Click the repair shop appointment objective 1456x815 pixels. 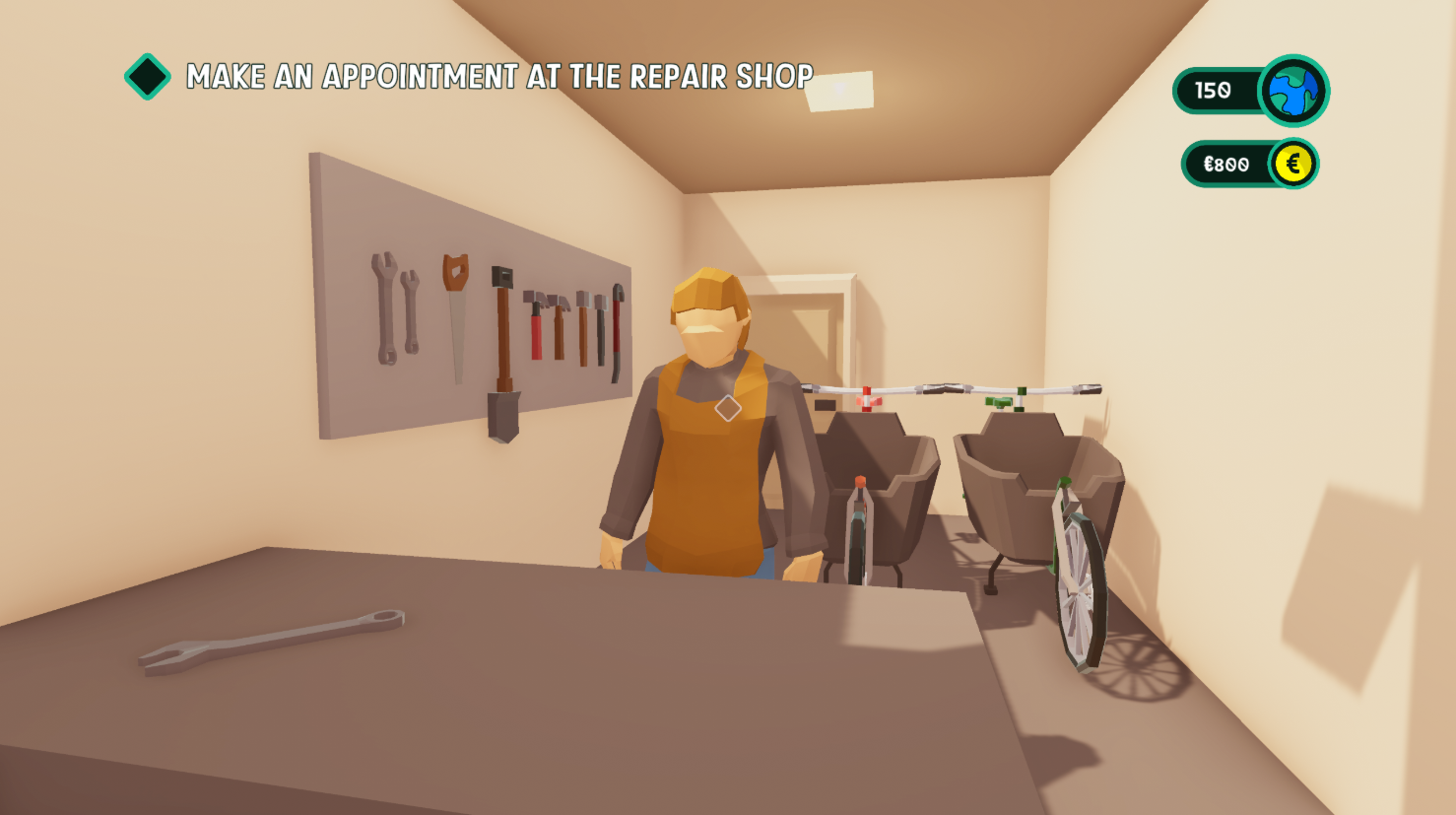coord(499,77)
